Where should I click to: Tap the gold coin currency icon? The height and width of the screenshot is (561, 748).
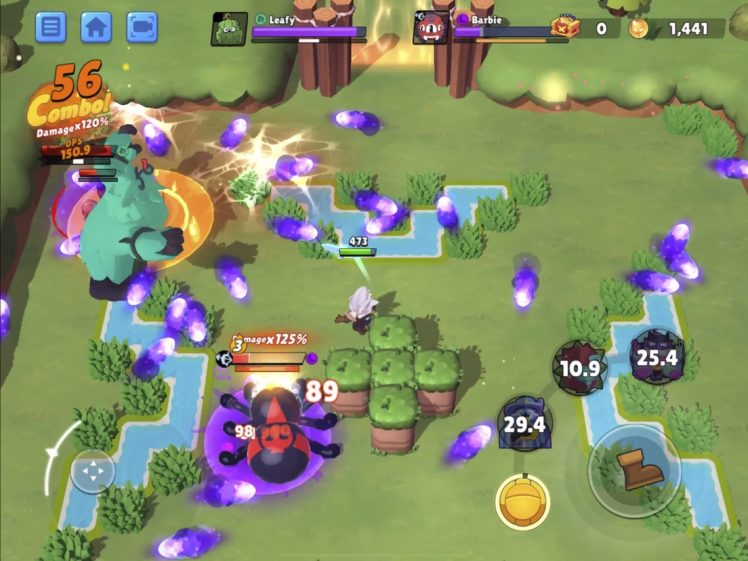(638, 29)
